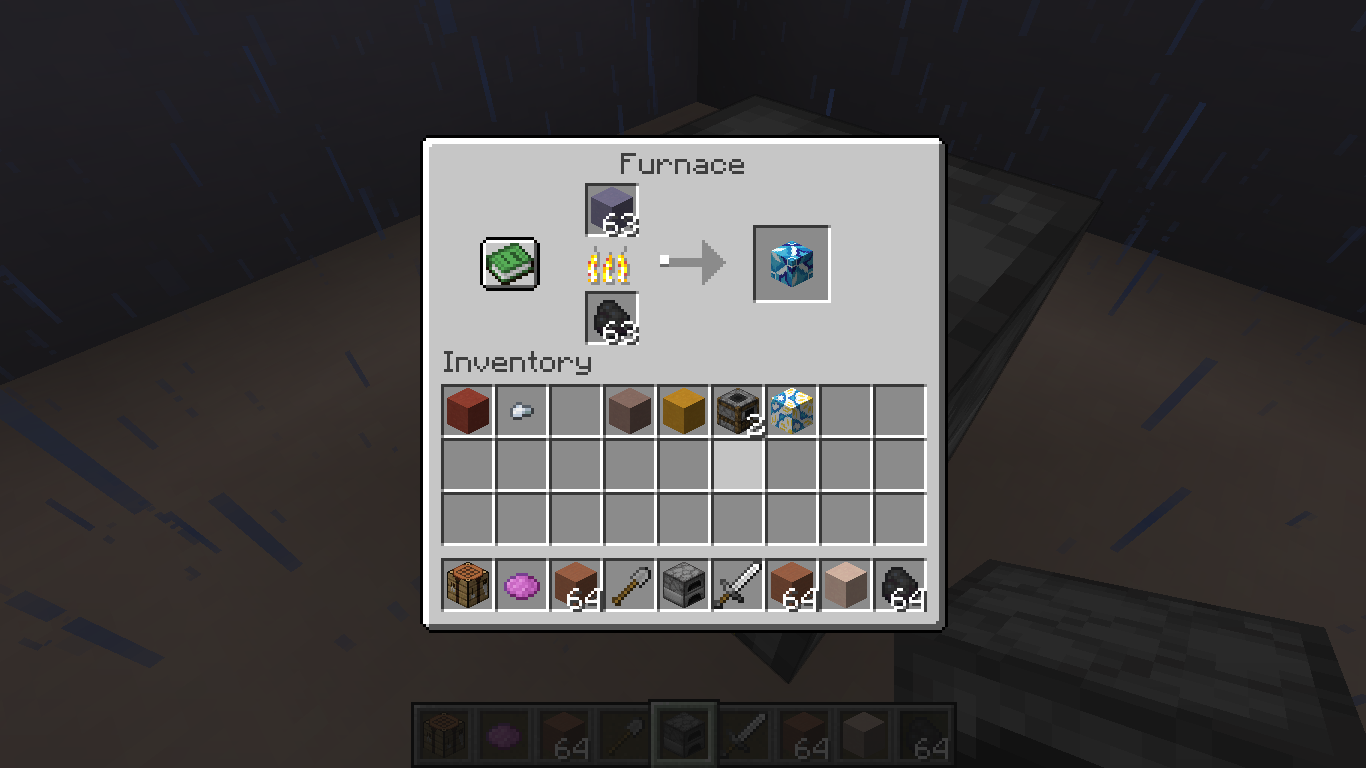This screenshot has width=1366, height=768.
Task: Grab the stack of 2 smokers
Action: 738,411
